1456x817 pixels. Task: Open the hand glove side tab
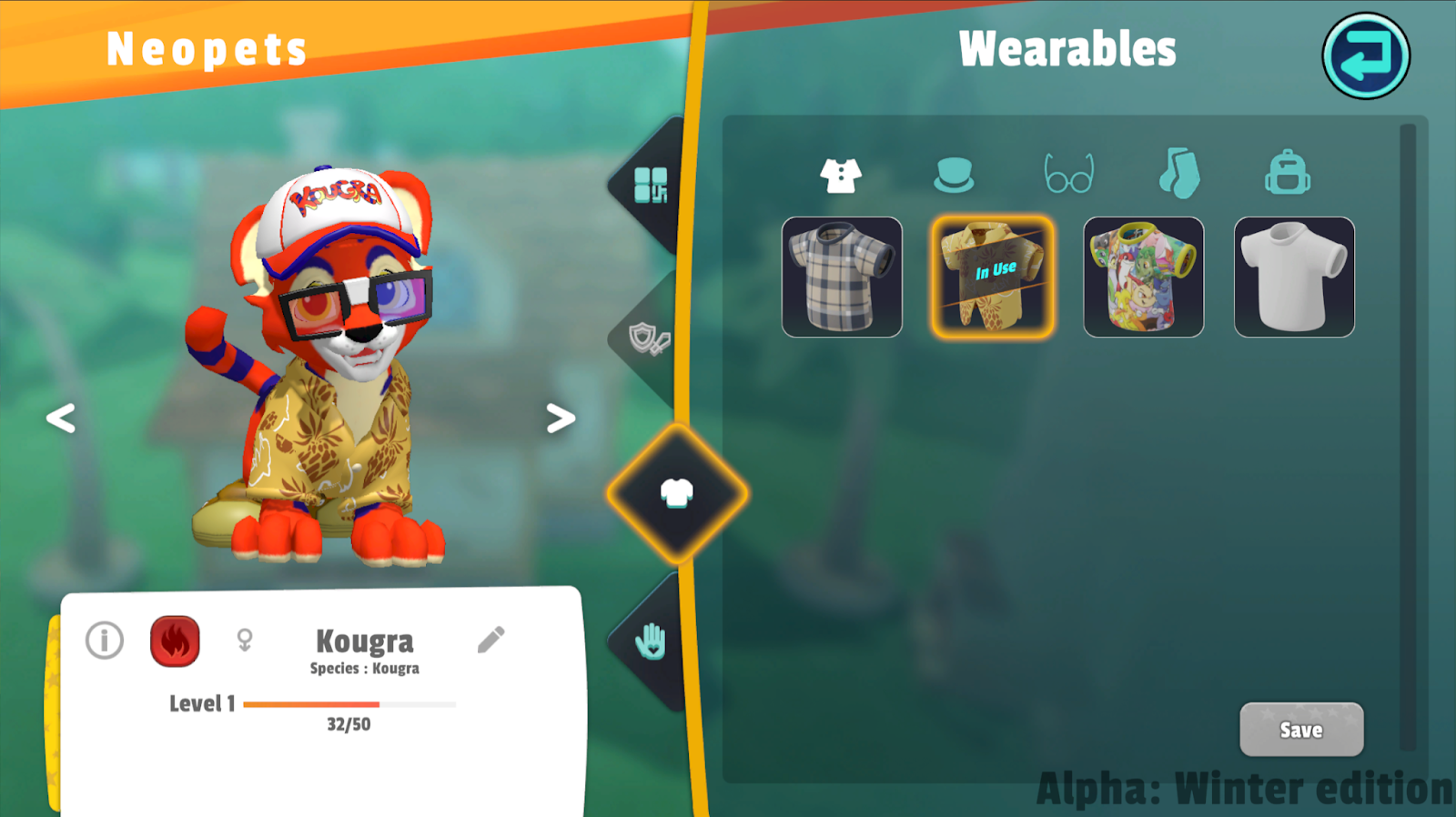(x=651, y=642)
